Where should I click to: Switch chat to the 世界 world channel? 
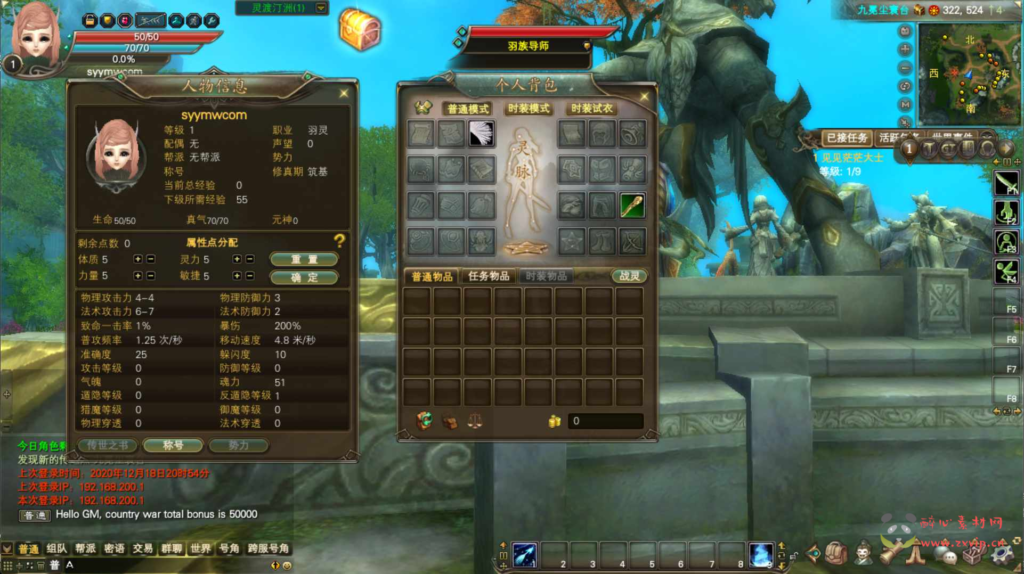pyautogui.click(x=200, y=549)
